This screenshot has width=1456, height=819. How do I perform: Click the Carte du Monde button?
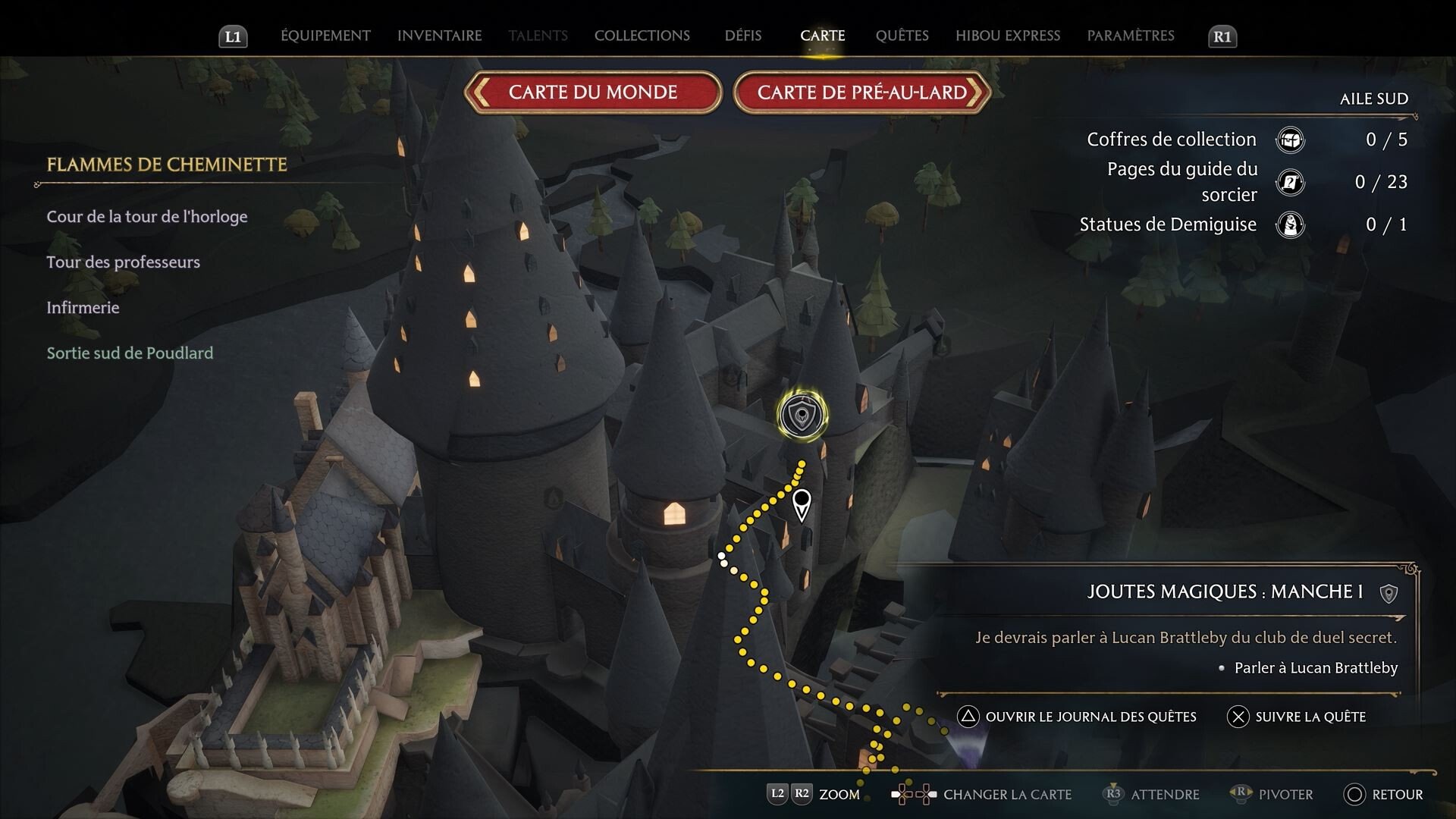[592, 93]
